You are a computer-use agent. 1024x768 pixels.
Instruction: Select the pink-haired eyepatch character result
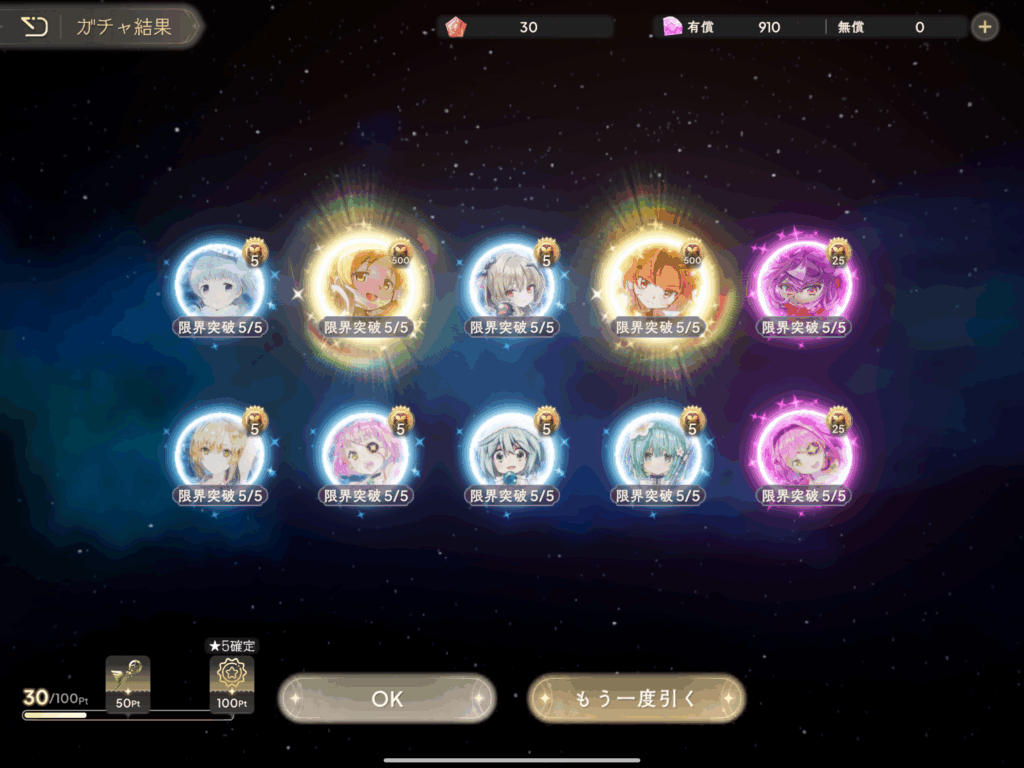pyautogui.click(x=366, y=453)
